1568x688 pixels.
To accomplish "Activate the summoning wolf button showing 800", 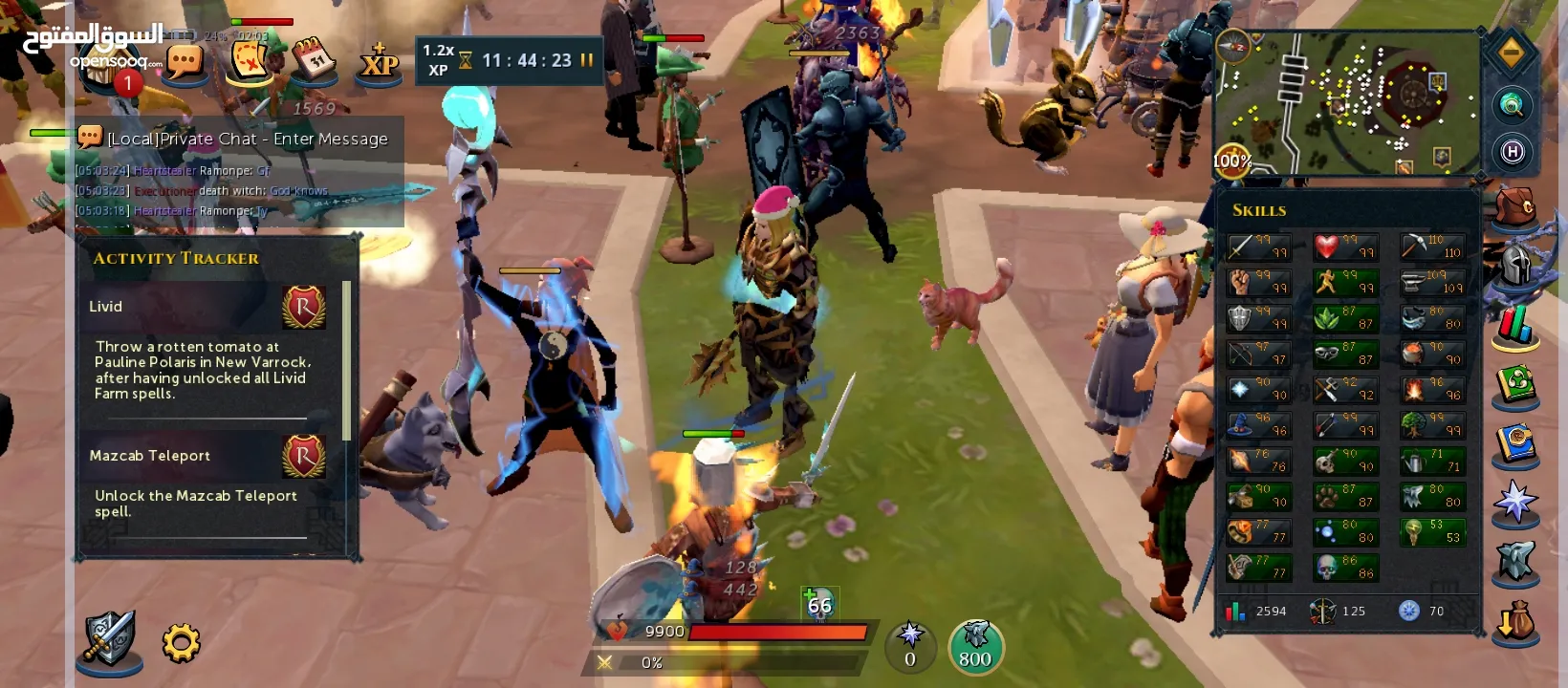I will pos(975,646).
